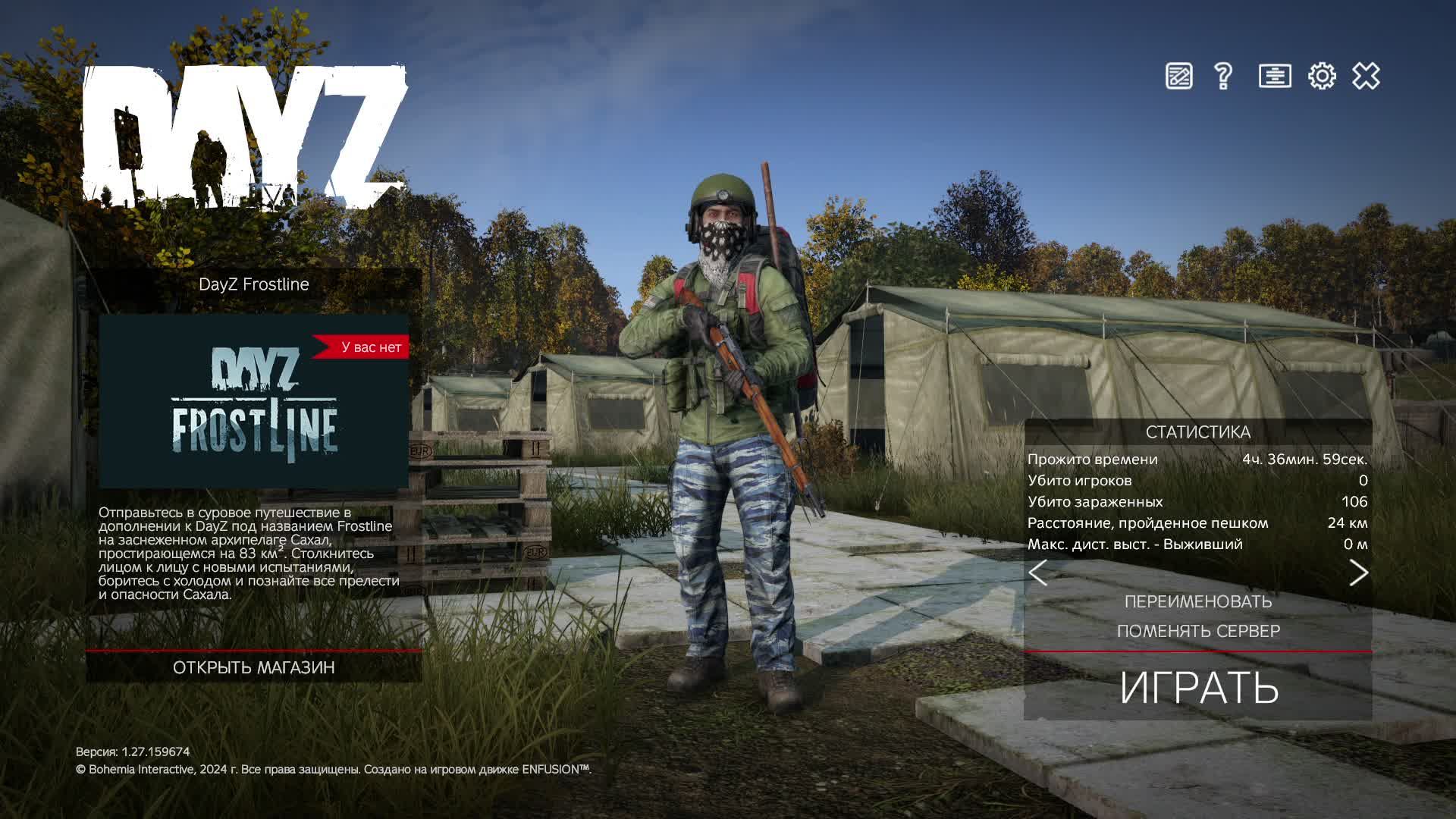
Task: Select ПЕРЕИМЕНОВАТЬ to rename character
Action: click(1198, 601)
